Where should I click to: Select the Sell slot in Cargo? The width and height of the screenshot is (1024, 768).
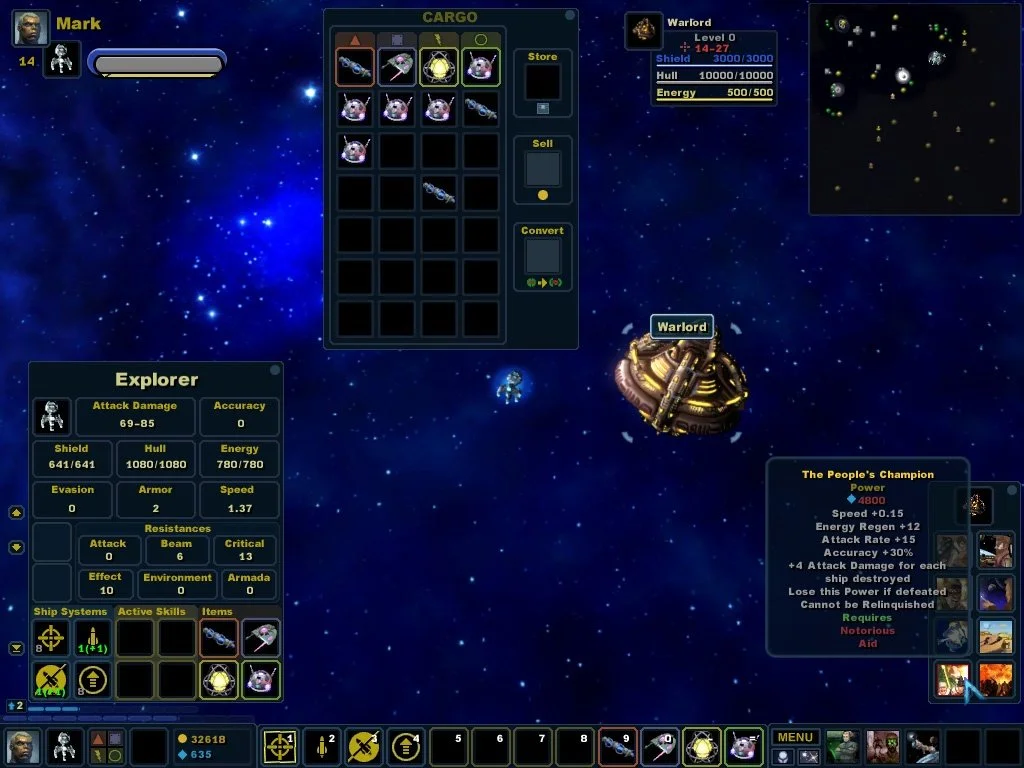(x=543, y=169)
